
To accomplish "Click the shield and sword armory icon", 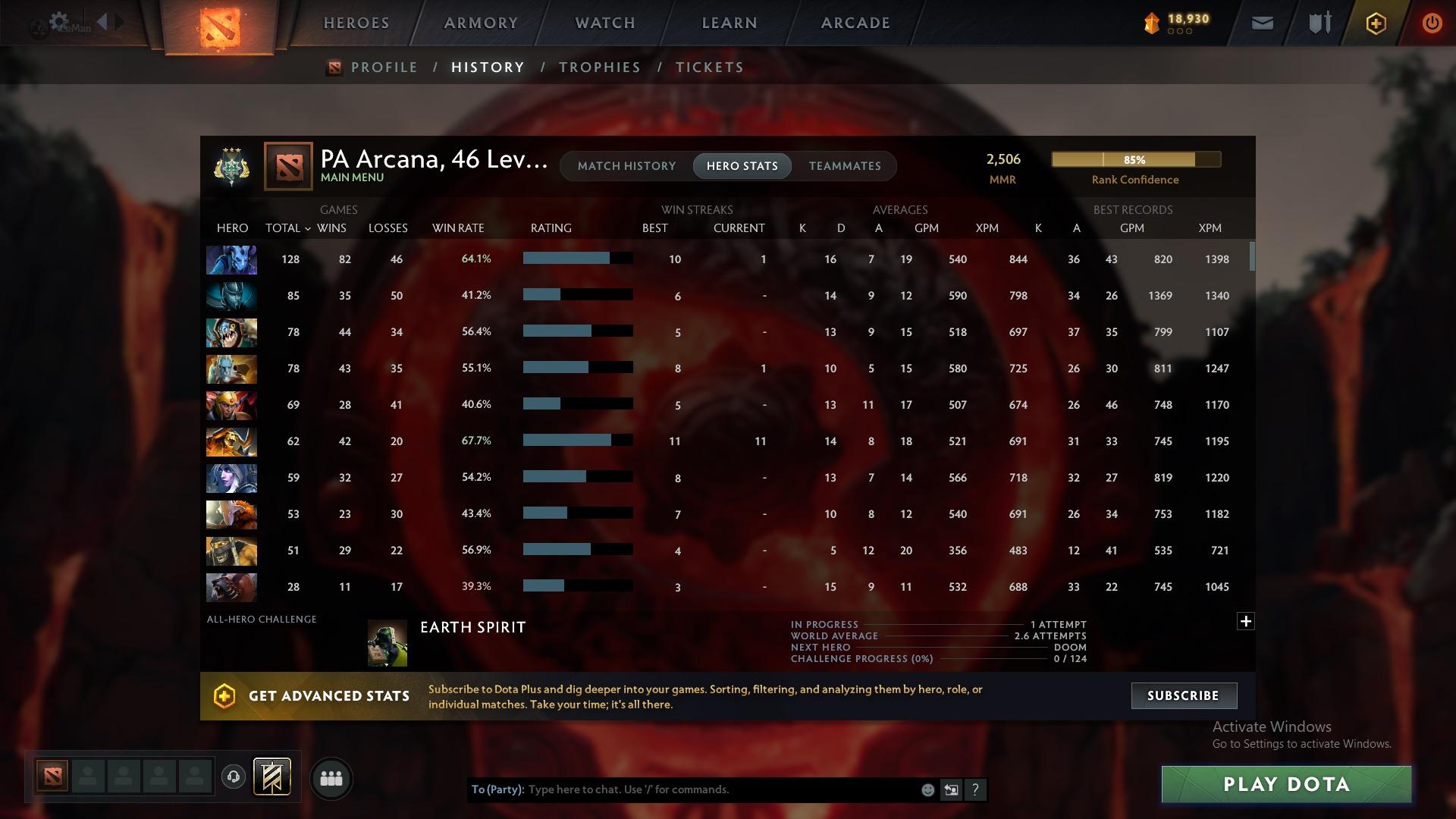I will coord(1318,23).
